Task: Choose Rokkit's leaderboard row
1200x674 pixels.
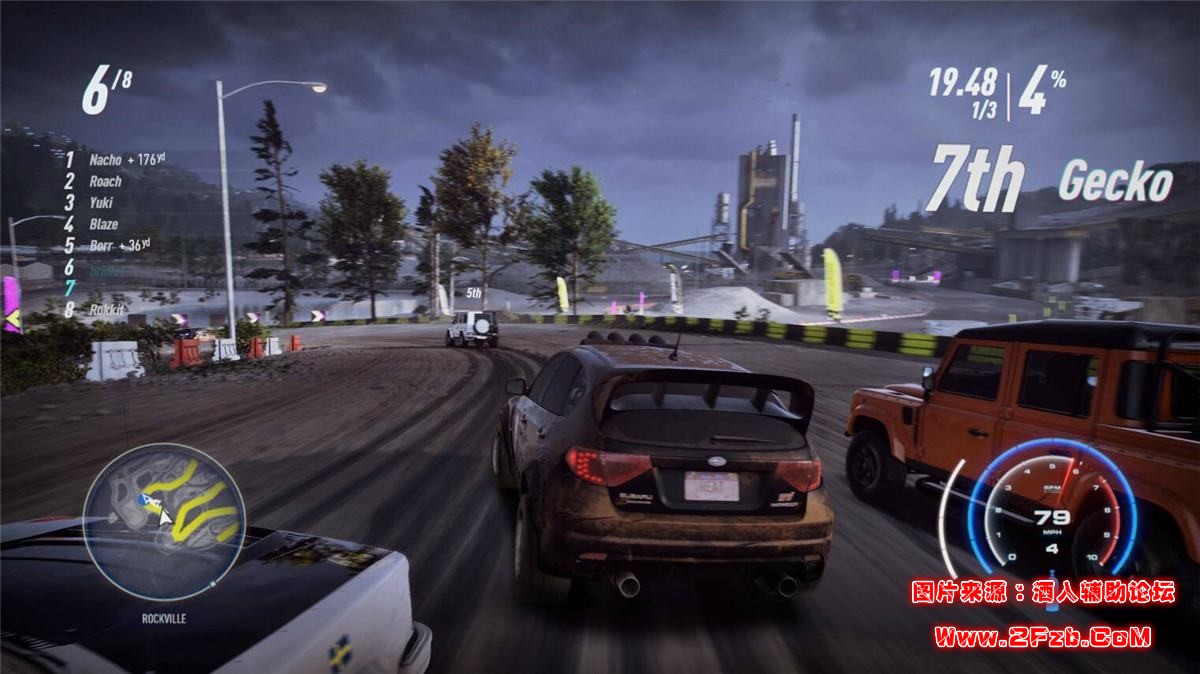Action: 106,310
